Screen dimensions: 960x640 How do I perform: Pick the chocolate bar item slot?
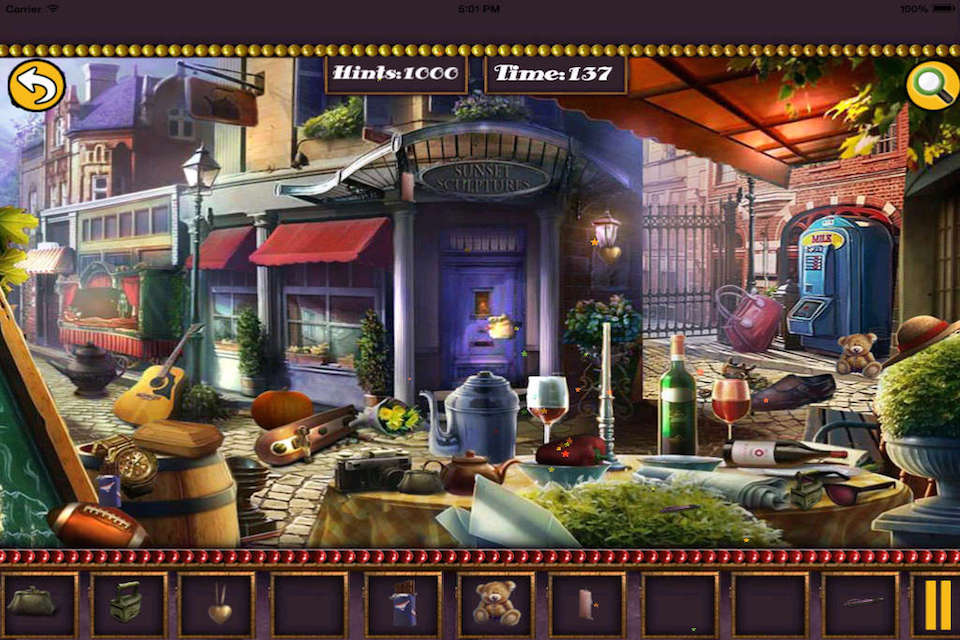click(403, 604)
